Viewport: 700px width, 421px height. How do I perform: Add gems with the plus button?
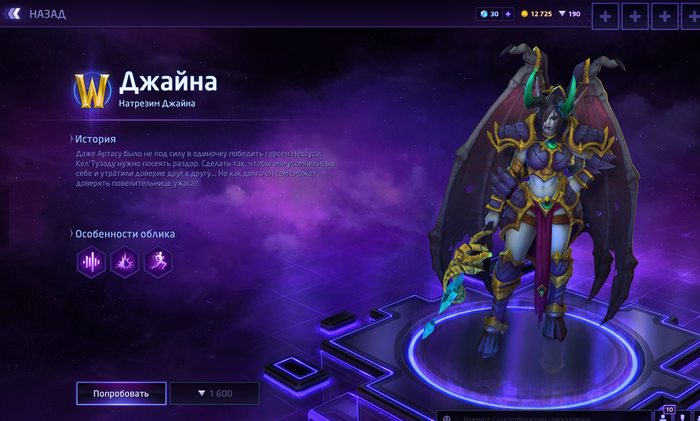tap(508, 14)
